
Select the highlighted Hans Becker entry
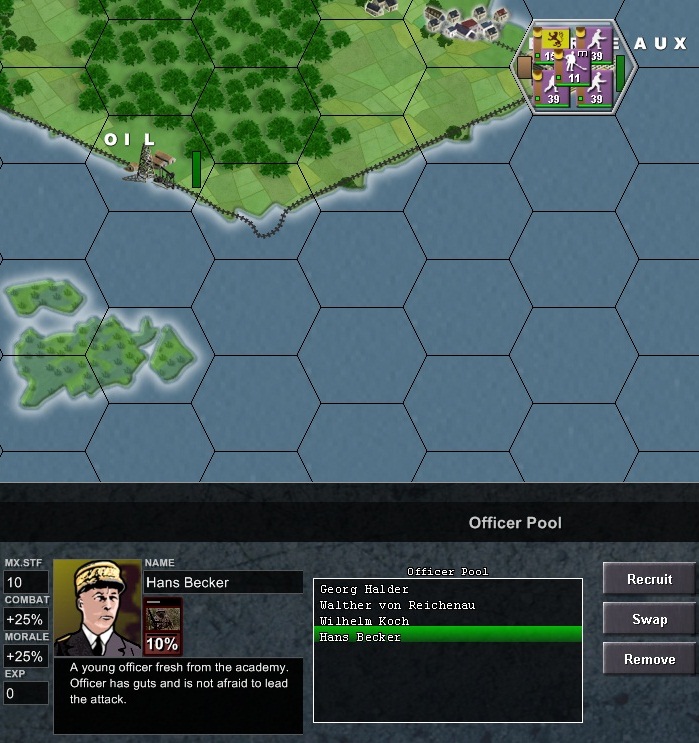(x=360, y=637)
